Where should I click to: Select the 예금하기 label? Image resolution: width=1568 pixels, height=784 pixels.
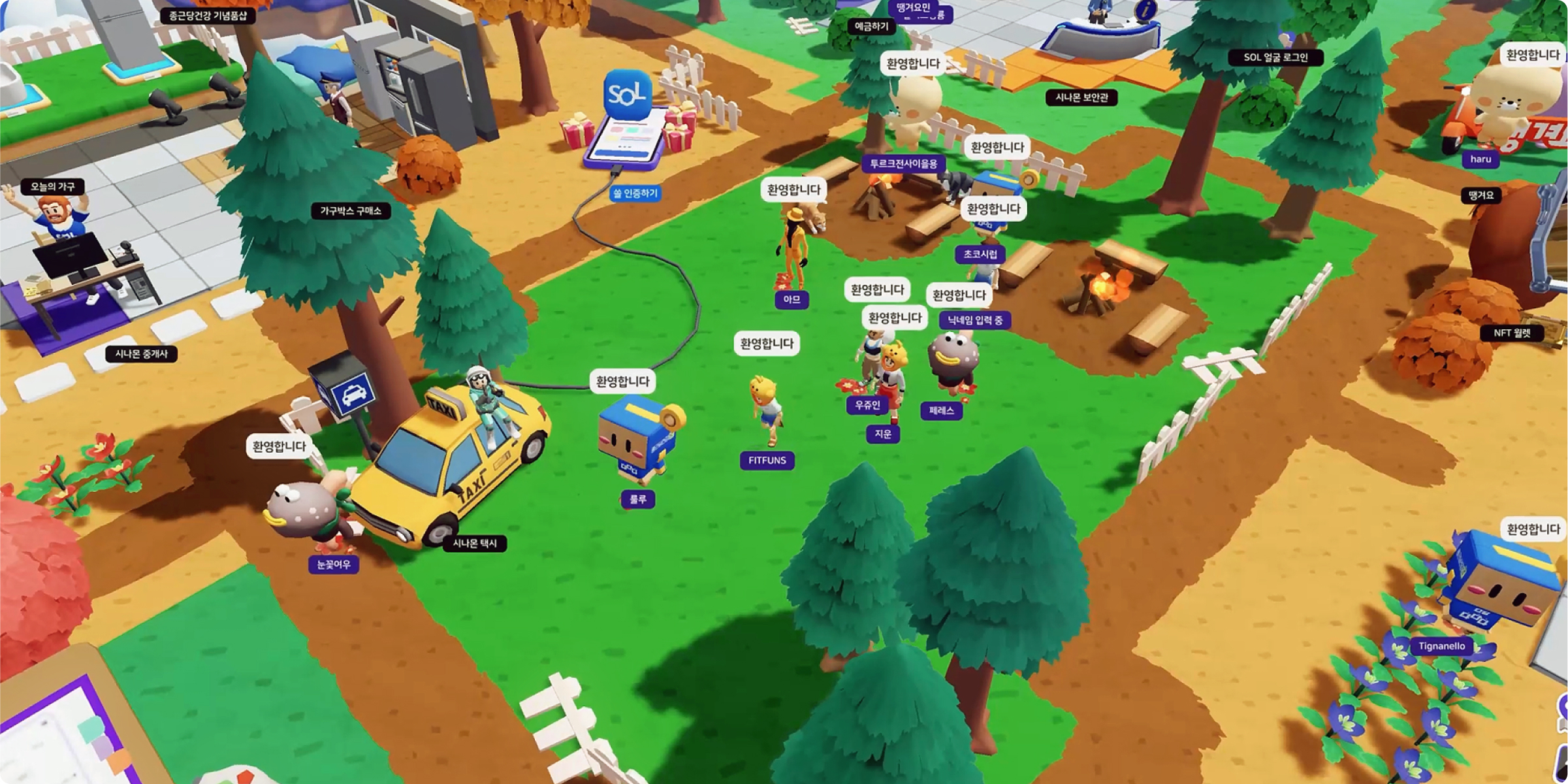point(871,26)
